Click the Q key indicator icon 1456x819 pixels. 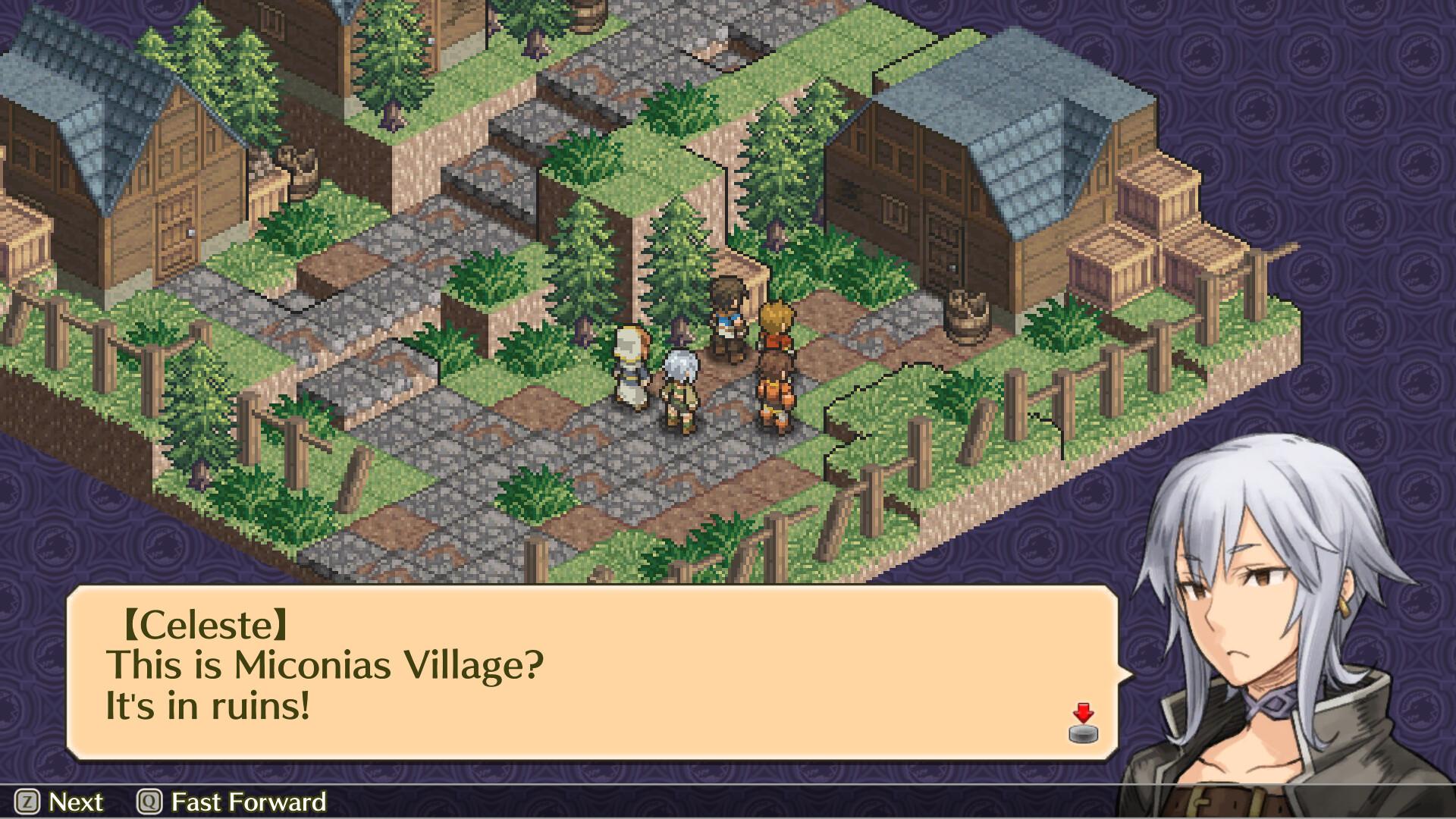pyautogui.click(x=150, y=802)
